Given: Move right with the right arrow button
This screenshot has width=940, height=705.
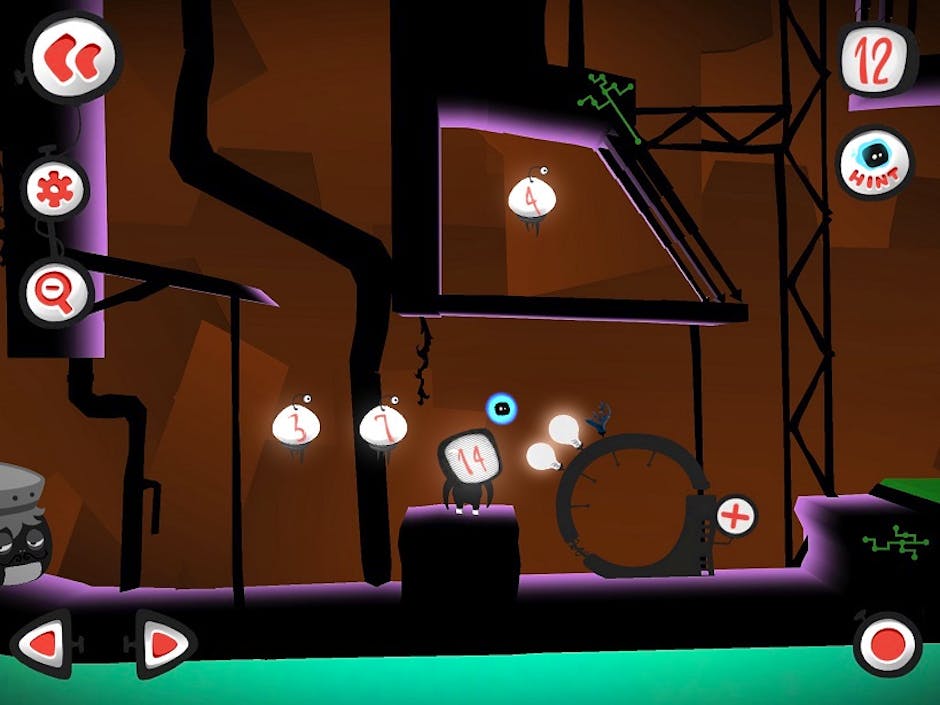Looking at the screenshot, I should (x=164, y=644).
